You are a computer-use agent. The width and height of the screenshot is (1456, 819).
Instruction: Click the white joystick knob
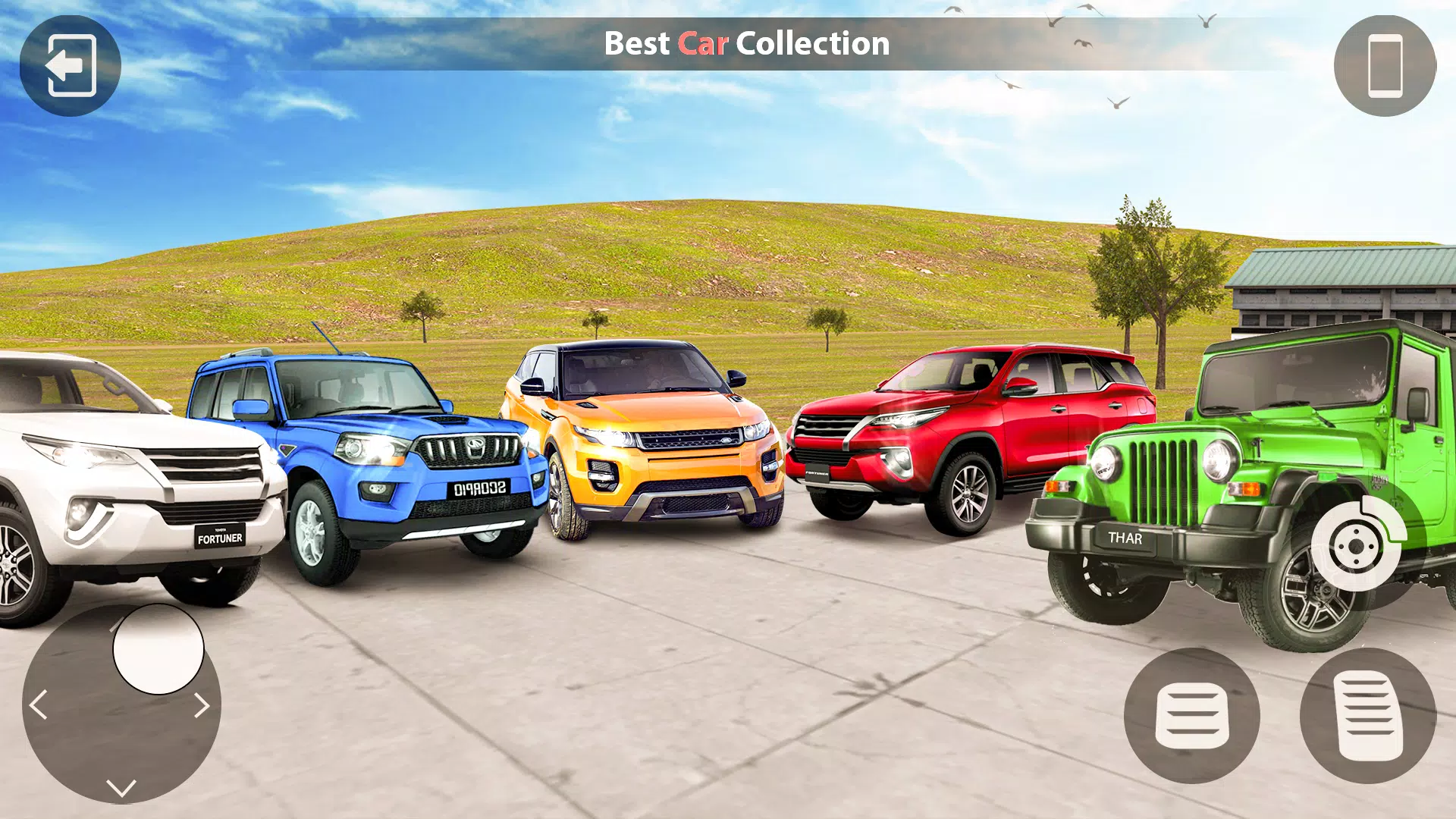(158, 649)
